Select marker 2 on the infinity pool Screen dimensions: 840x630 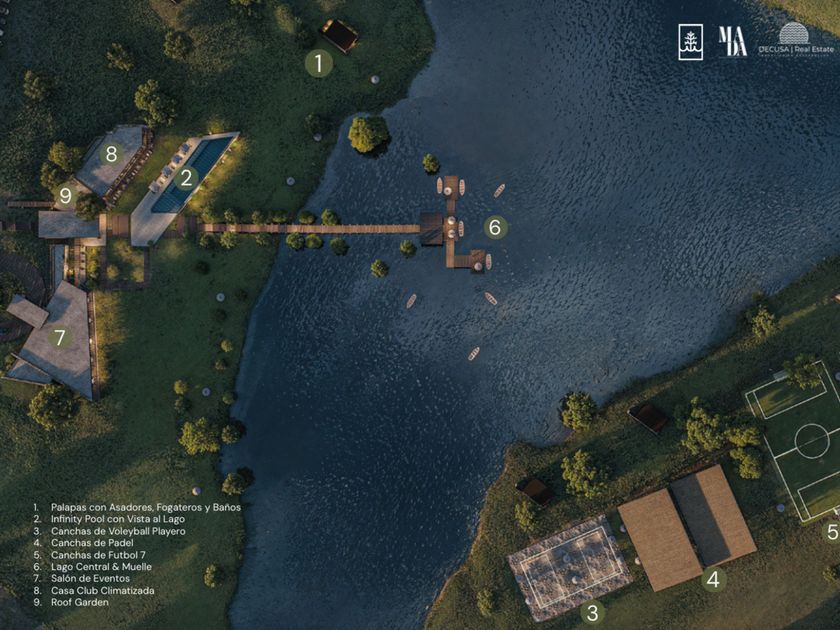click(x=186, y=179)
